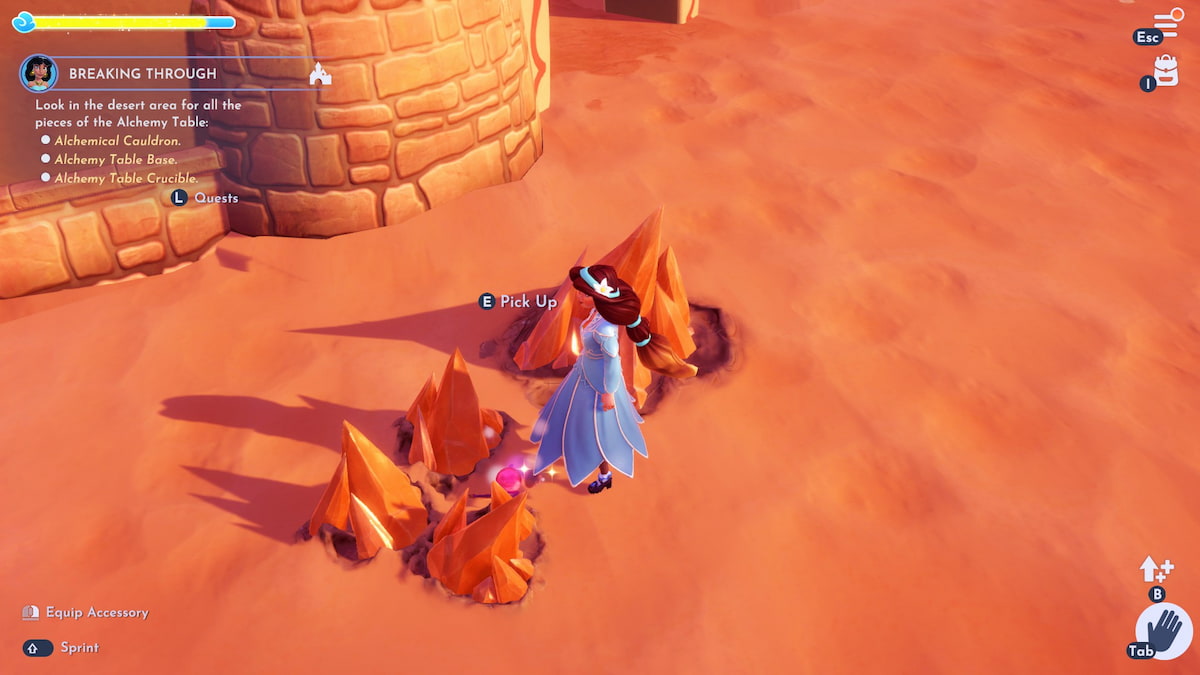Image resolution: width=1200 pixels, height=675 pixels.
Task: Open the backpack inventory
Action: pos(1166,70)
